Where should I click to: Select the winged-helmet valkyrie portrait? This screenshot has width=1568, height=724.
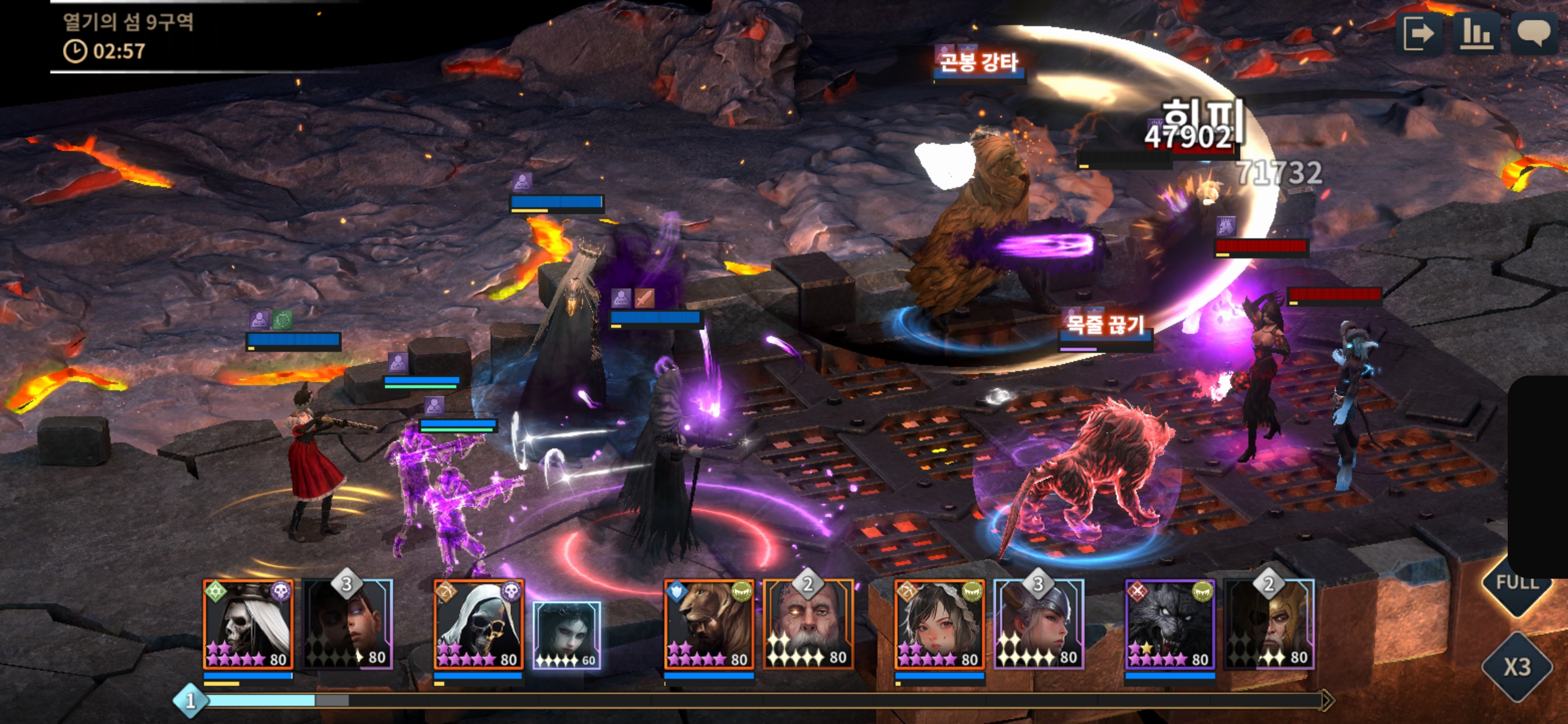1038,625
